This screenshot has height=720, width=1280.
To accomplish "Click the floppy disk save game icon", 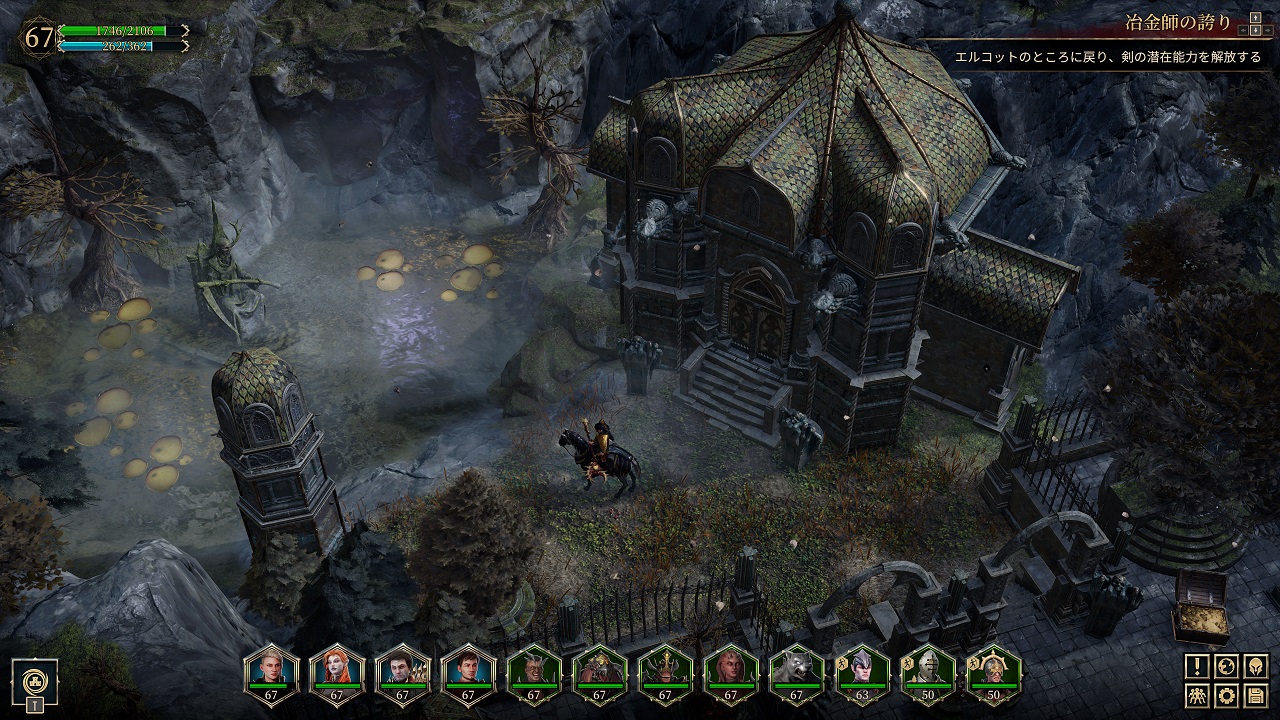I will [1255, 695].
